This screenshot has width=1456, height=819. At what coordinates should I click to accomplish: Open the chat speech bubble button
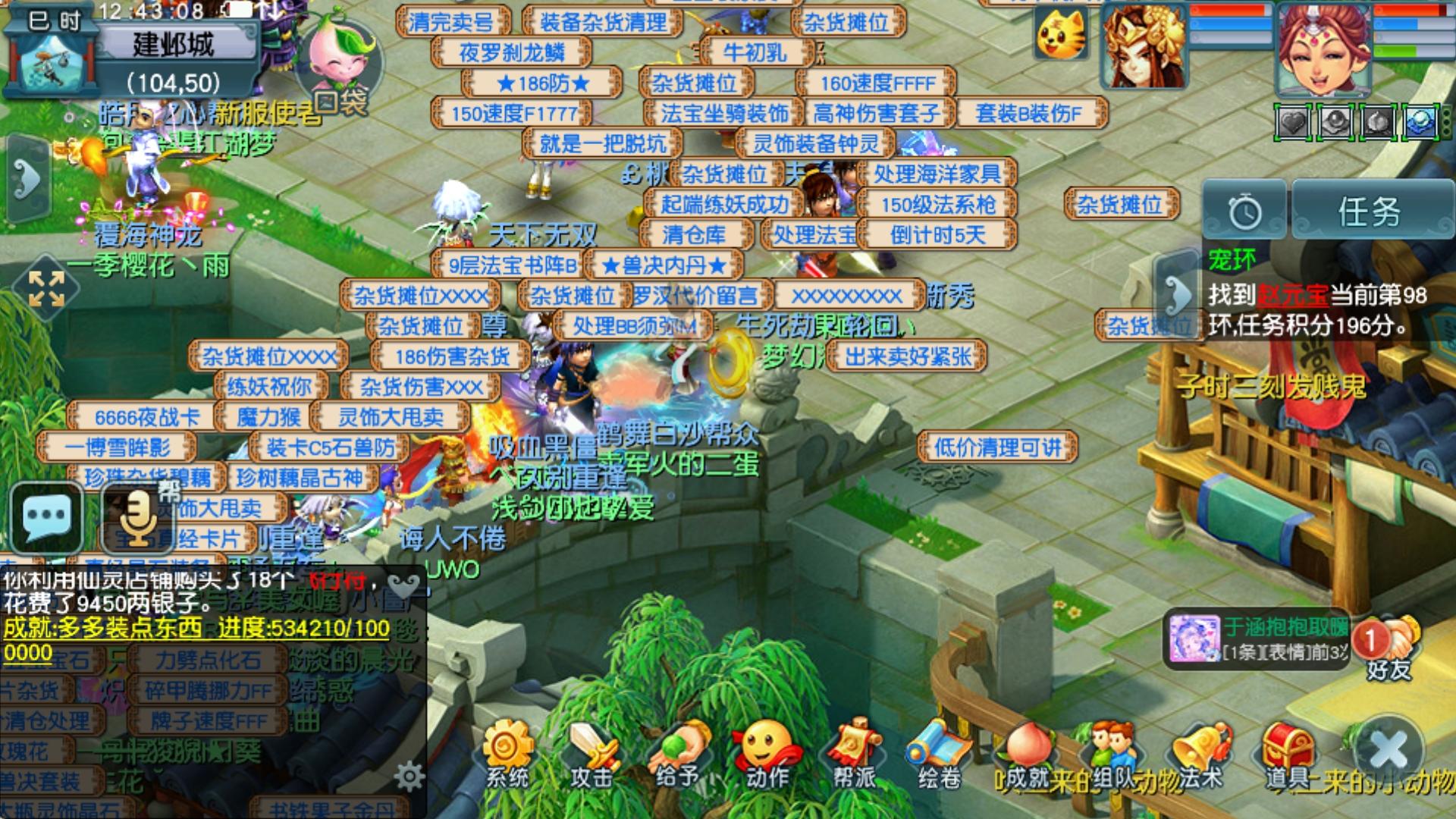pos(47,516)
